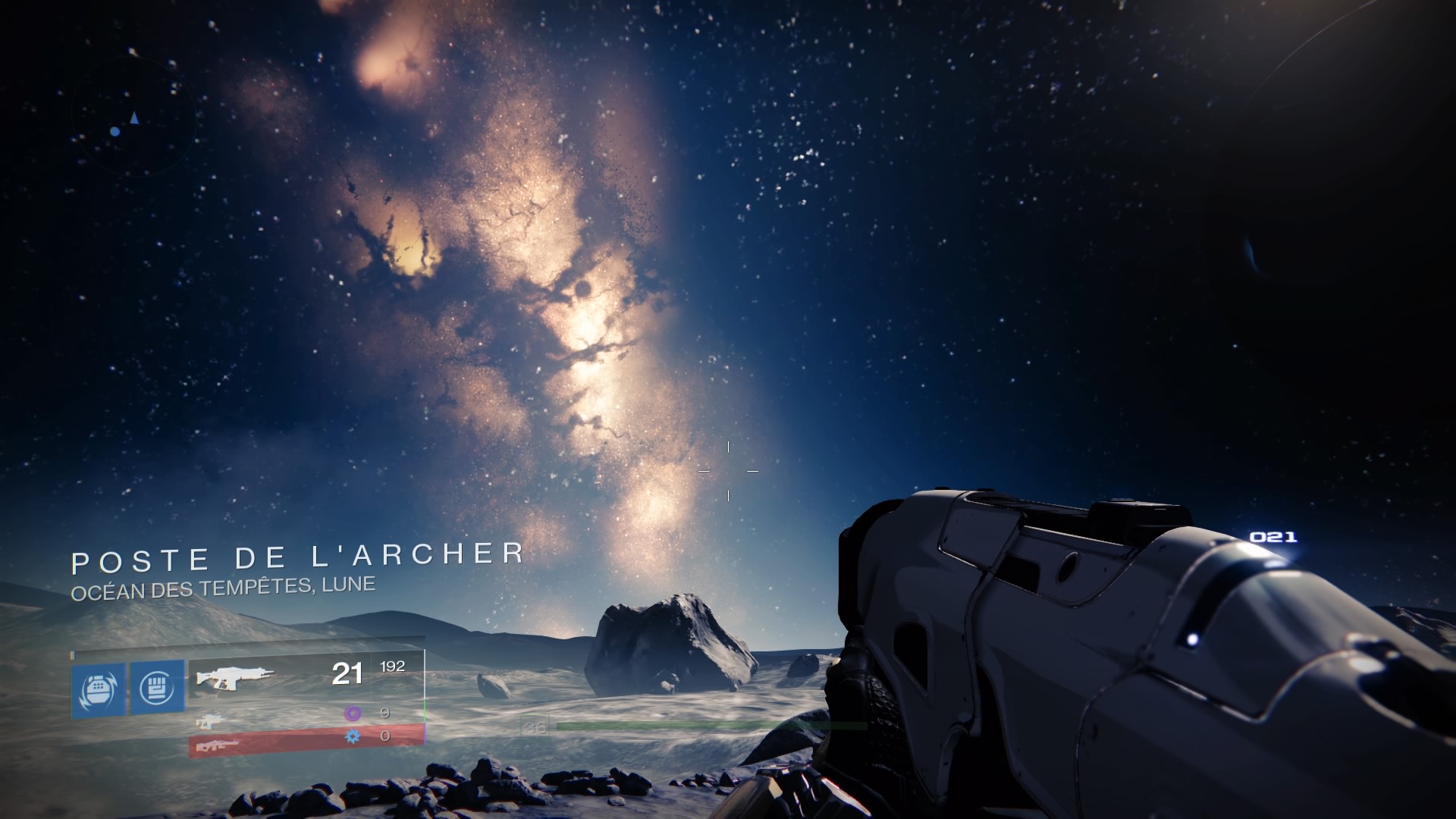Click the circular radar tracker
The height and width of the screenshot is (819, 1456).
coord(134,118)
